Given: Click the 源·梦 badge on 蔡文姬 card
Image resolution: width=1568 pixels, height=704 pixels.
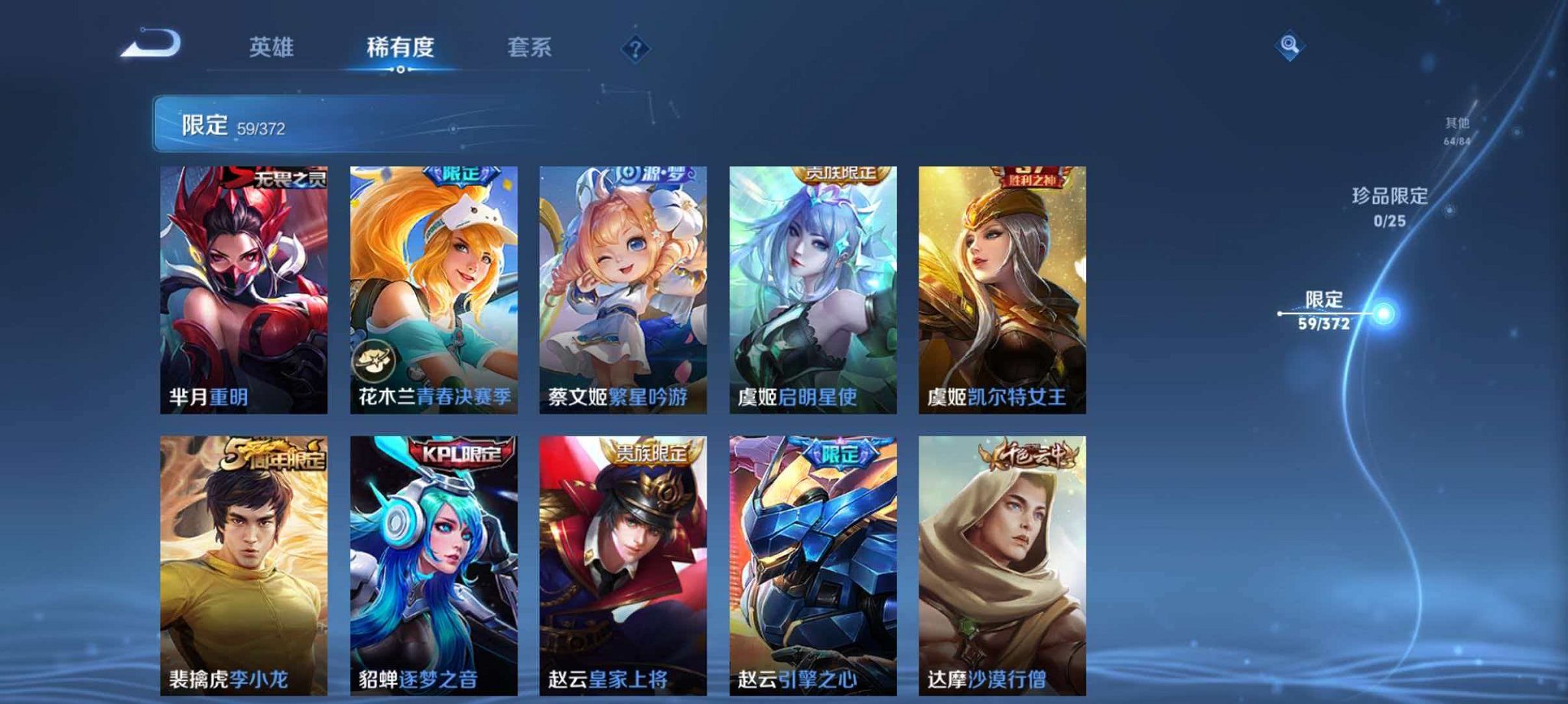Looking at the screenshot, I should pos(651,174).
